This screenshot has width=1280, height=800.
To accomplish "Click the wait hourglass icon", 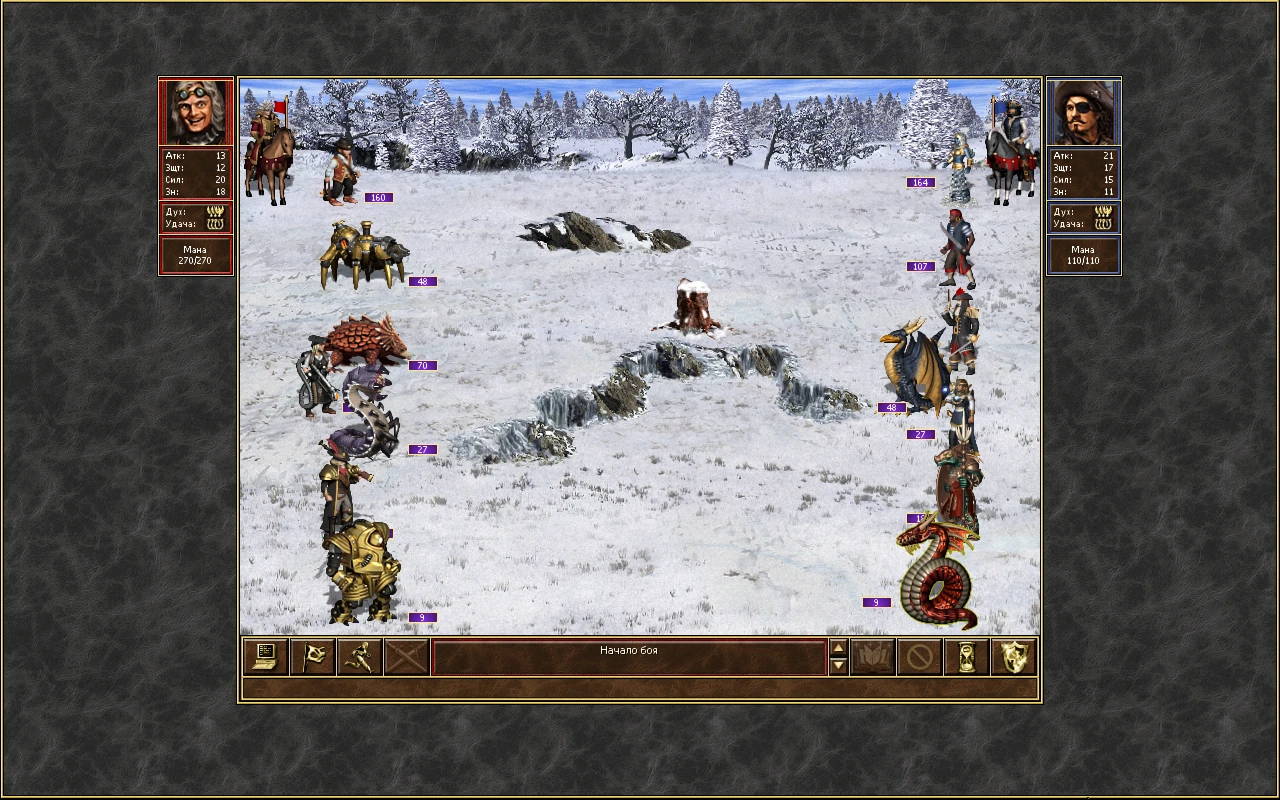I will 966,657.
